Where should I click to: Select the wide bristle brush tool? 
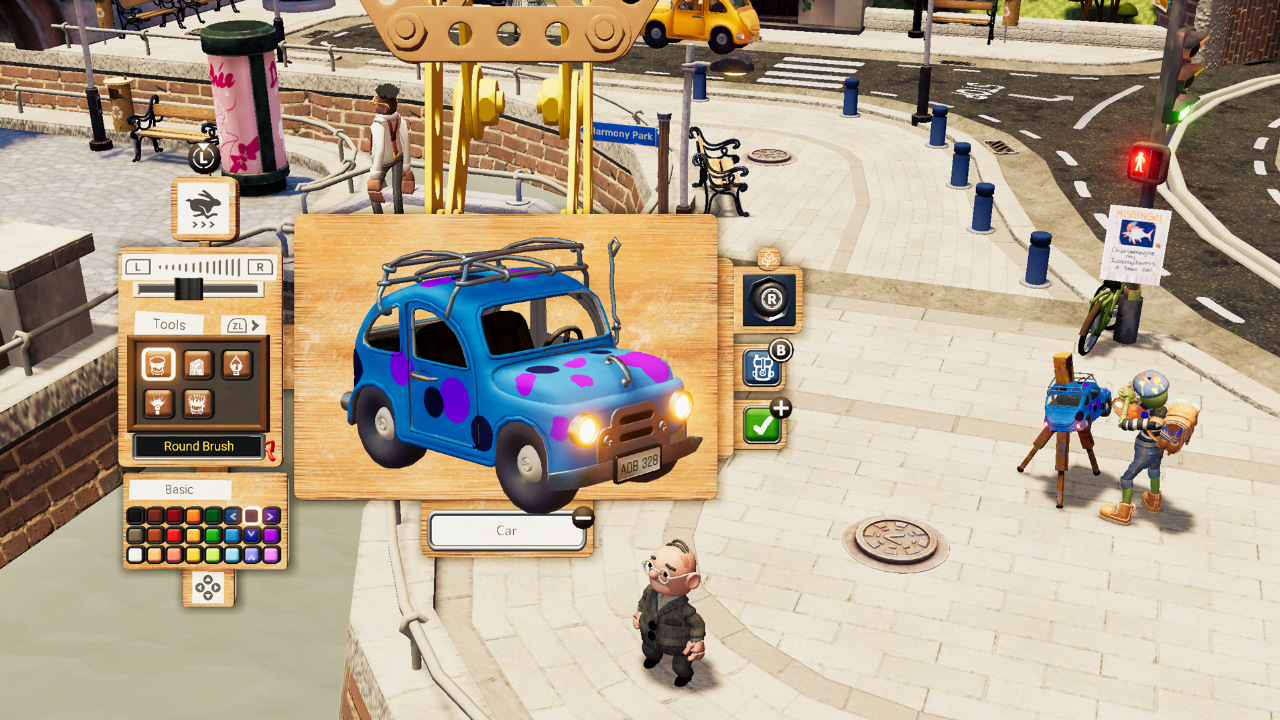coord(196,403)
